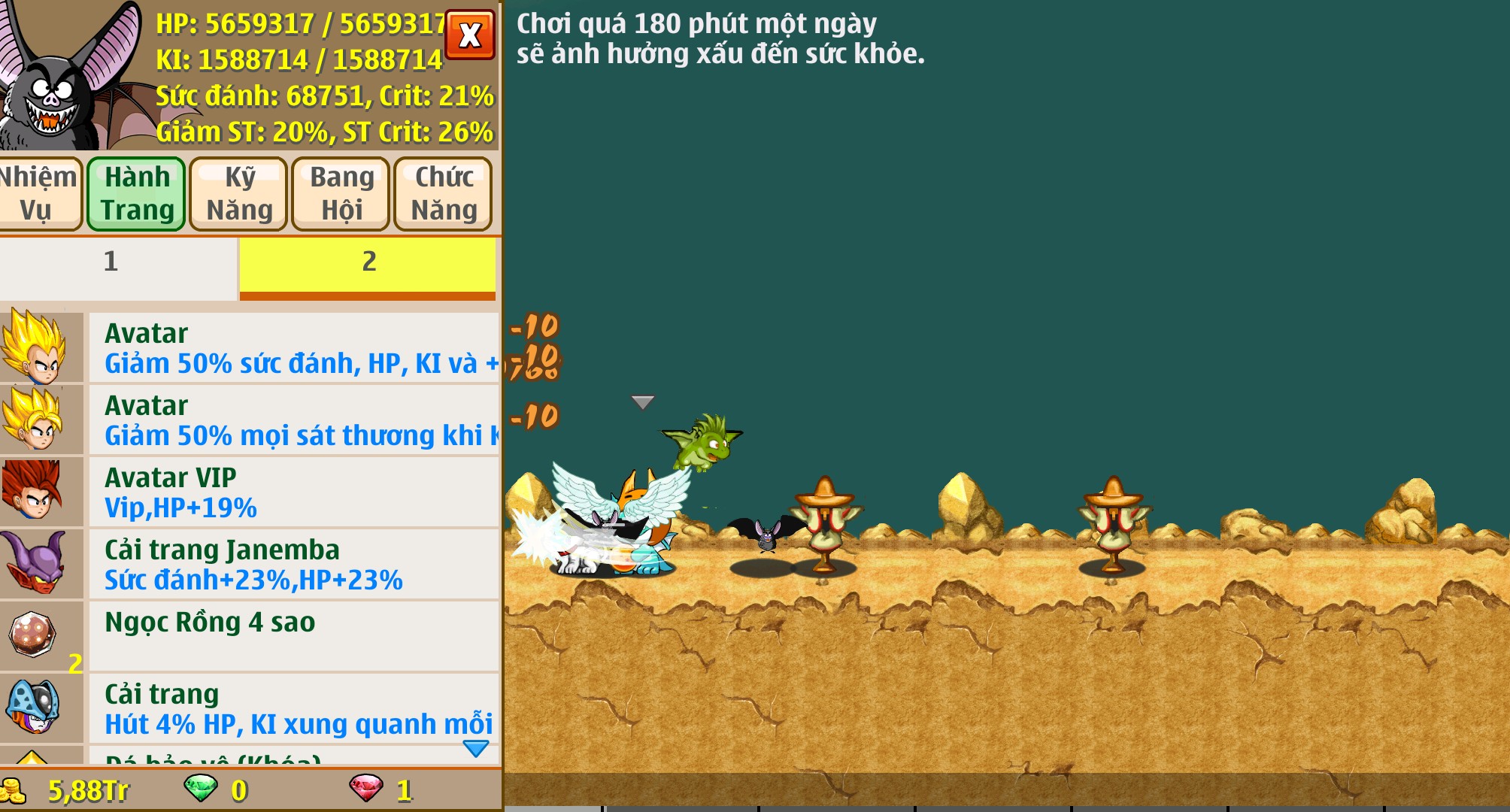Image resolution: width=1510 pixels, height=812 pixels.
Task: Pick the Avatar VIP item row
Action: [293, 492]
